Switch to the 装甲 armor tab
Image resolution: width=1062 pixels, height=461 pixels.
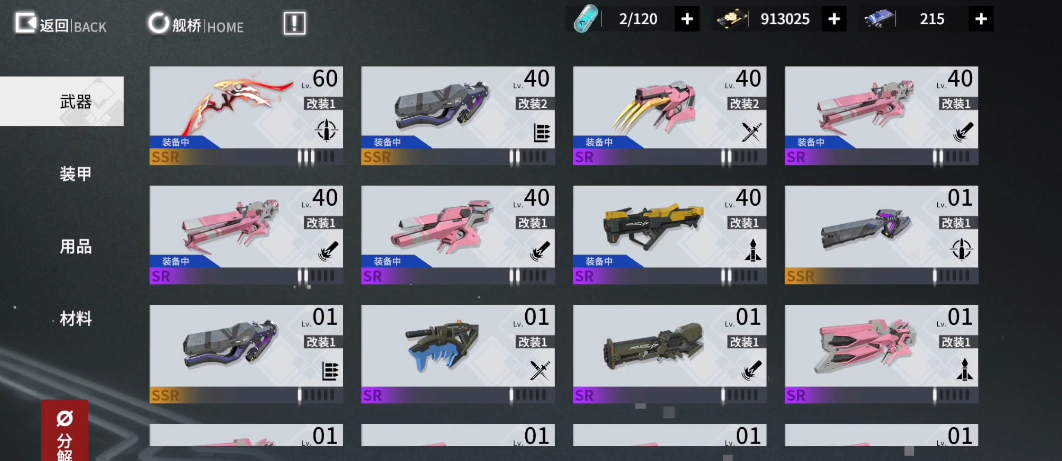(x=76, y=174)
